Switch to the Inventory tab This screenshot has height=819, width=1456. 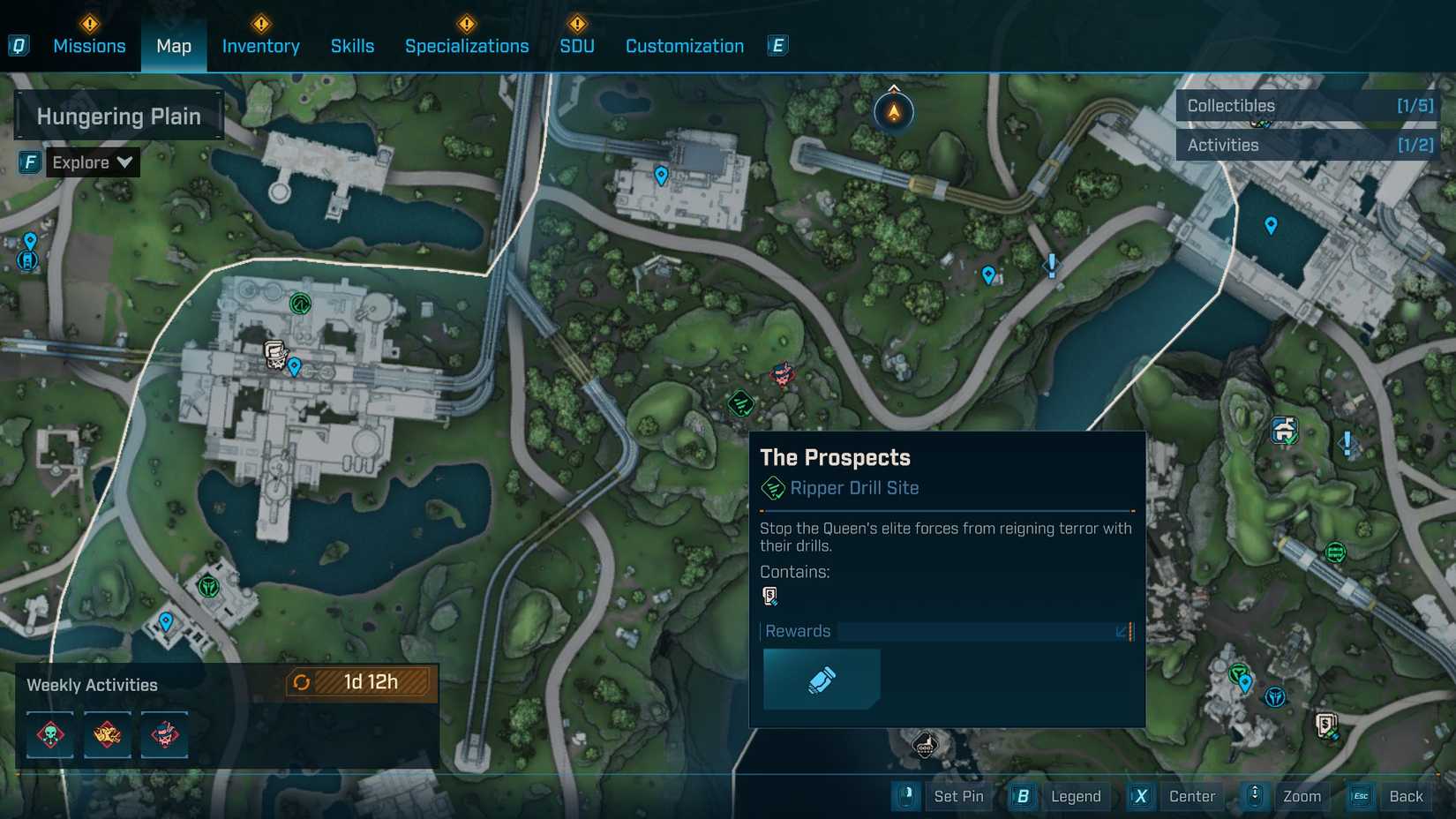260,46
